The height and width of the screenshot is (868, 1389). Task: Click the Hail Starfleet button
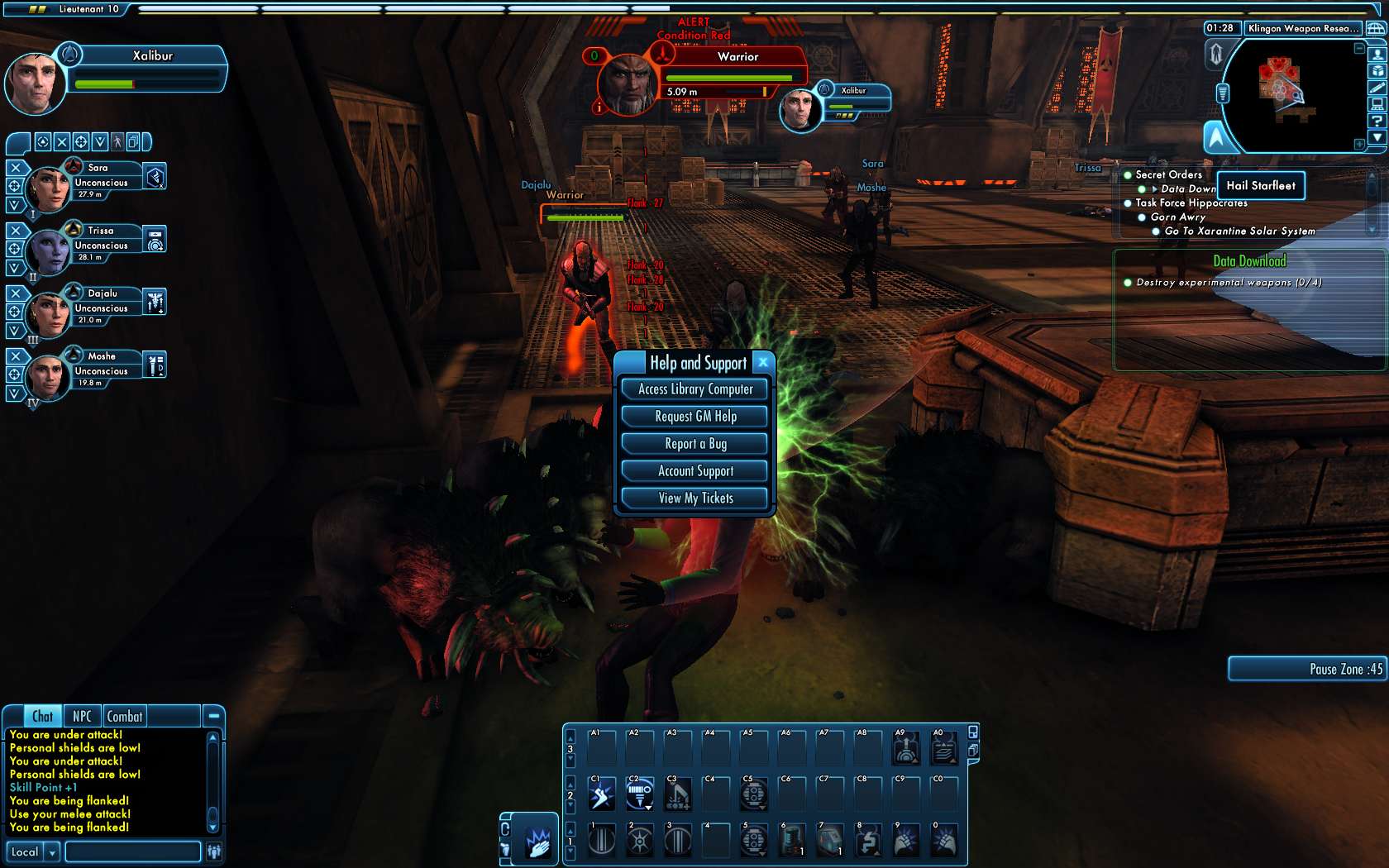tap(1260, 186)
